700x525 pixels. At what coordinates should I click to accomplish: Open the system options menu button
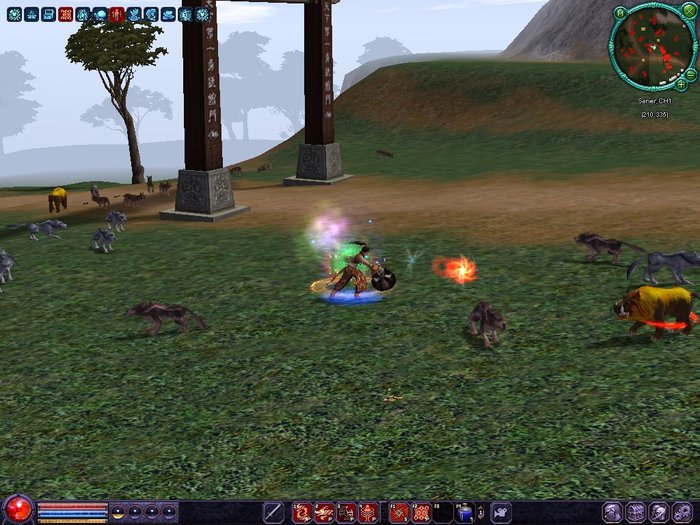pyautogui.click(x=683, y=512)
